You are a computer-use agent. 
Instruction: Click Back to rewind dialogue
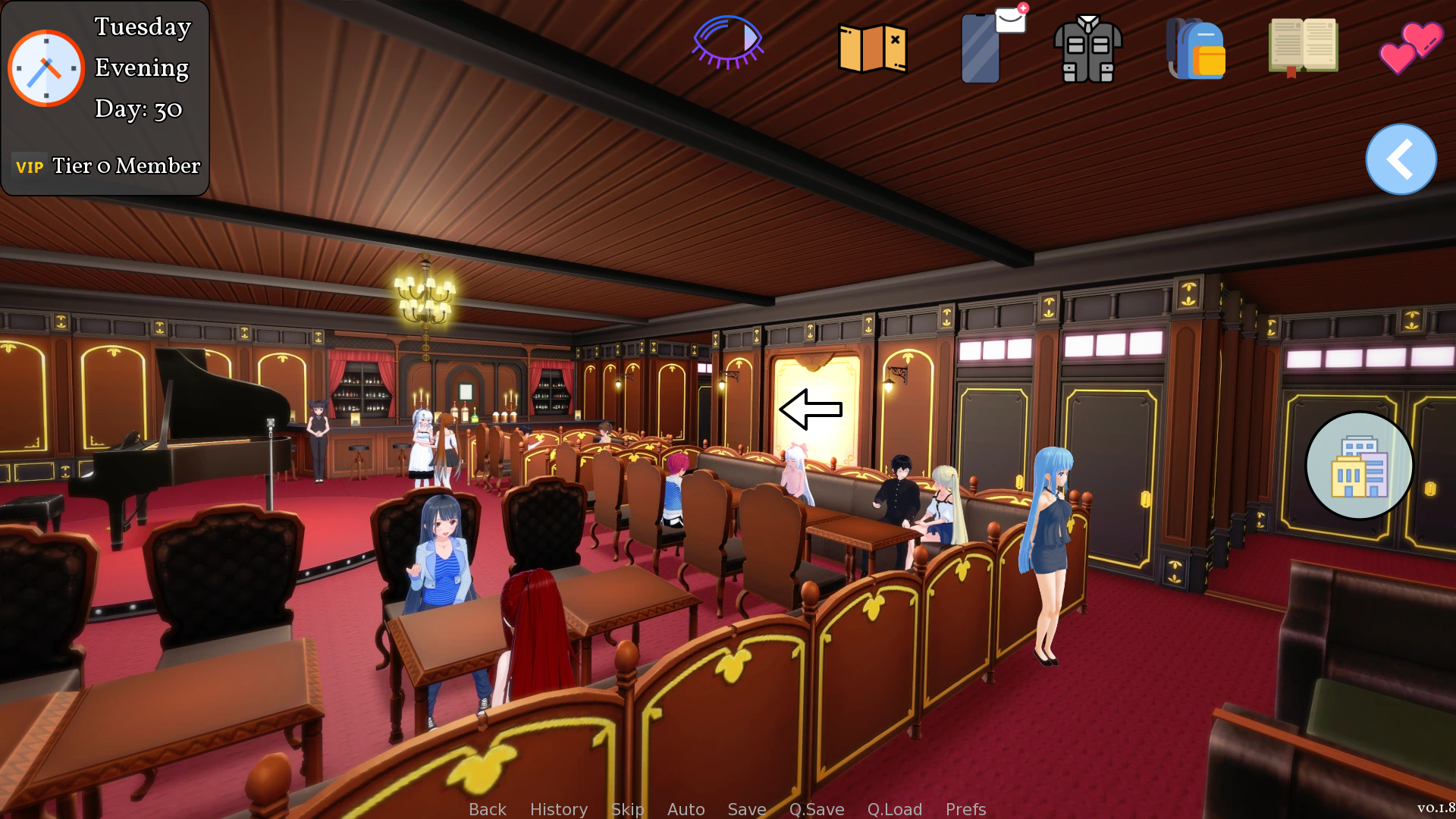487,809
